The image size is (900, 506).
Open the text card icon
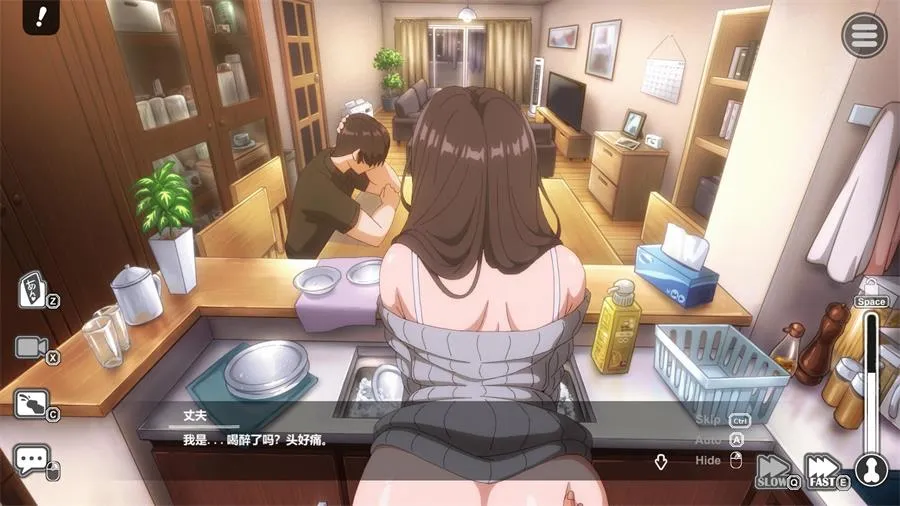point(32,290)
